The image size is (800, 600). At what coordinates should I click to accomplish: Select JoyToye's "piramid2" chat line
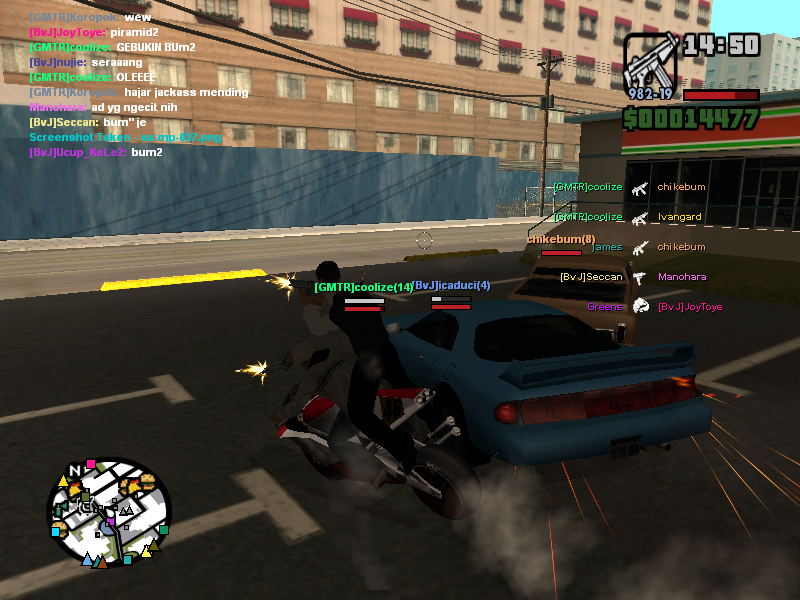[96, 33]
